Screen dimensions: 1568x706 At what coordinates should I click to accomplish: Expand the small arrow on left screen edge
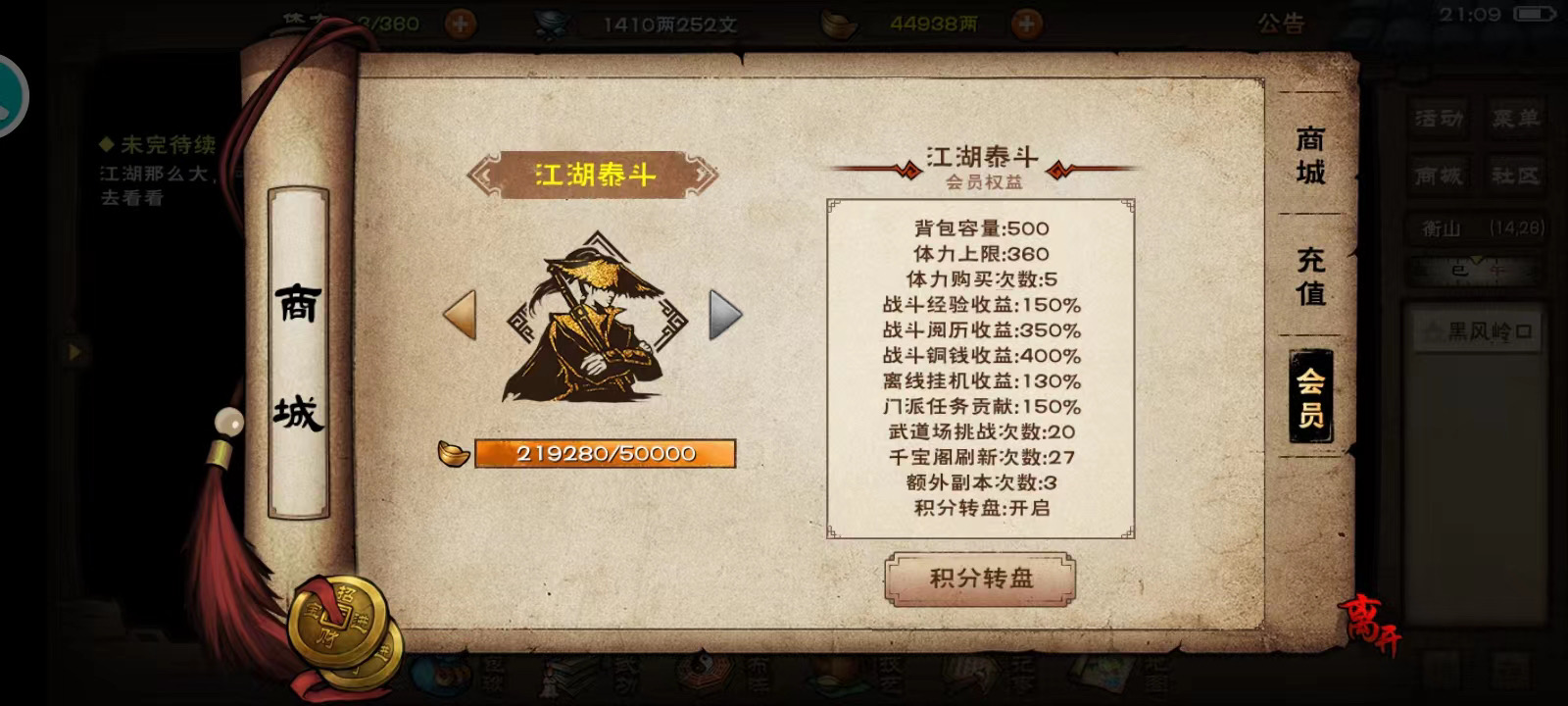tap(73, 350)
